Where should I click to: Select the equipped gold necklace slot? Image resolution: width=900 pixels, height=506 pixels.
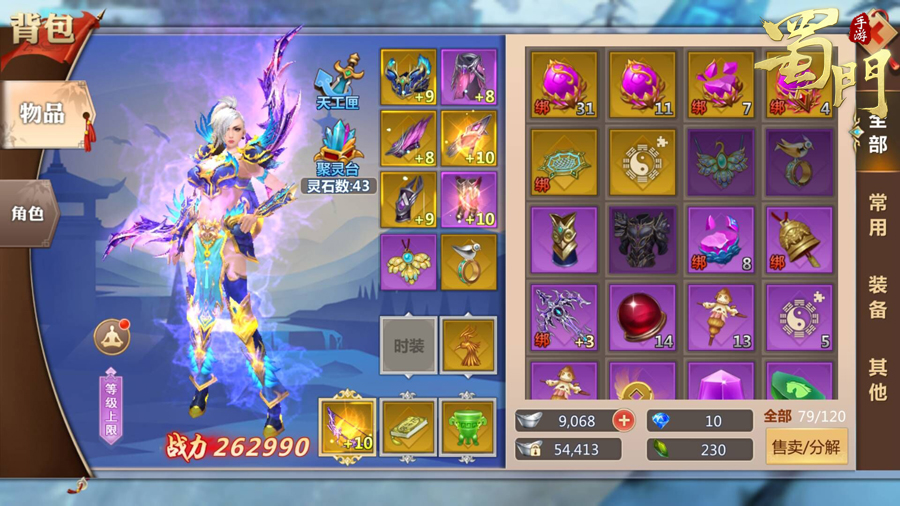tap(408, 262)
